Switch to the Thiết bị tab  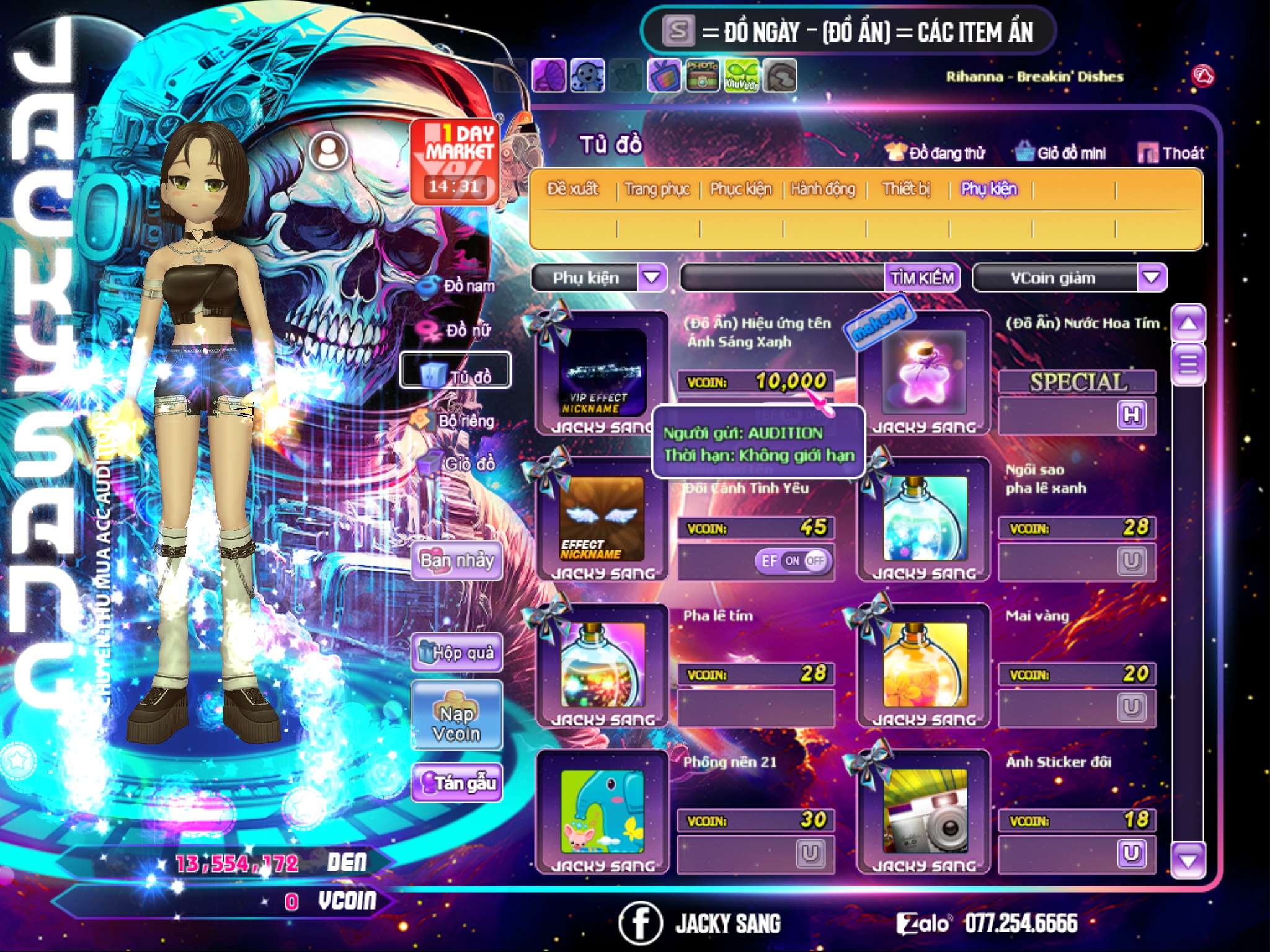[907, 188]
